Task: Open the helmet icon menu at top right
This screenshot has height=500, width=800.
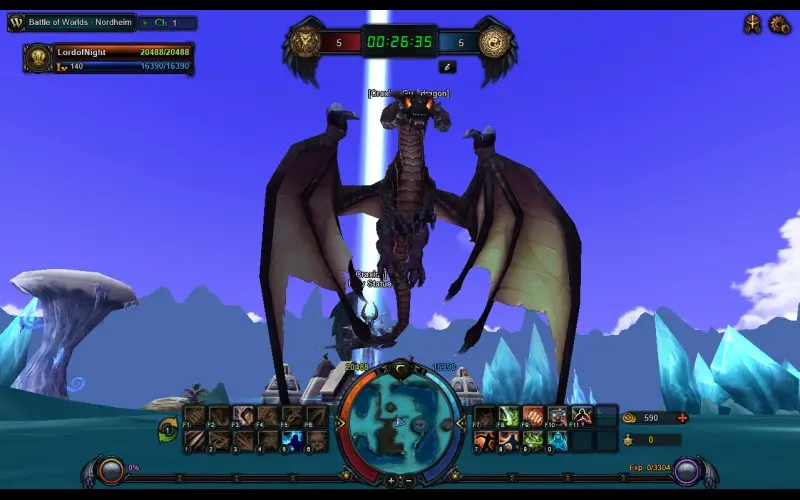Action: pyautogui.click(x=752, y=24)
